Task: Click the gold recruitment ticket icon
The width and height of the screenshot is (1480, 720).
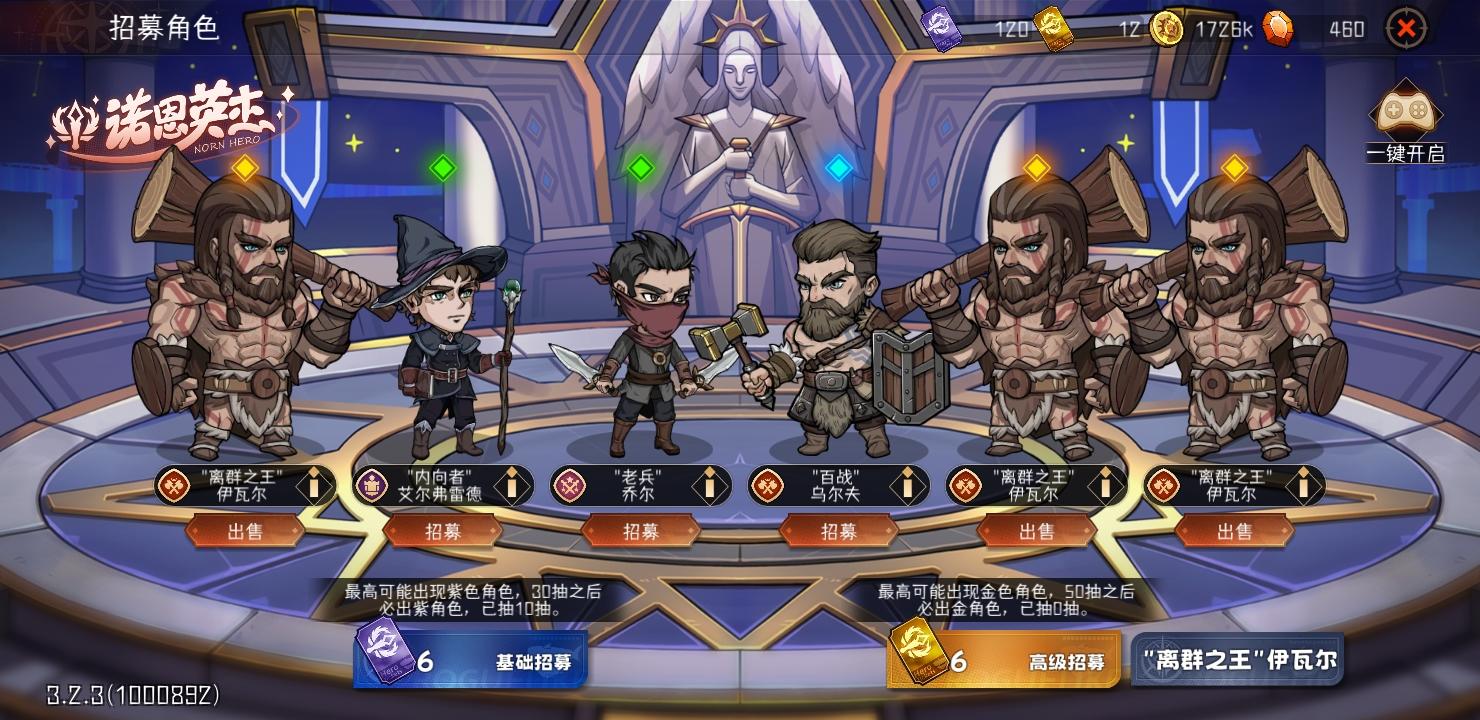Action: coord(1053,29)
